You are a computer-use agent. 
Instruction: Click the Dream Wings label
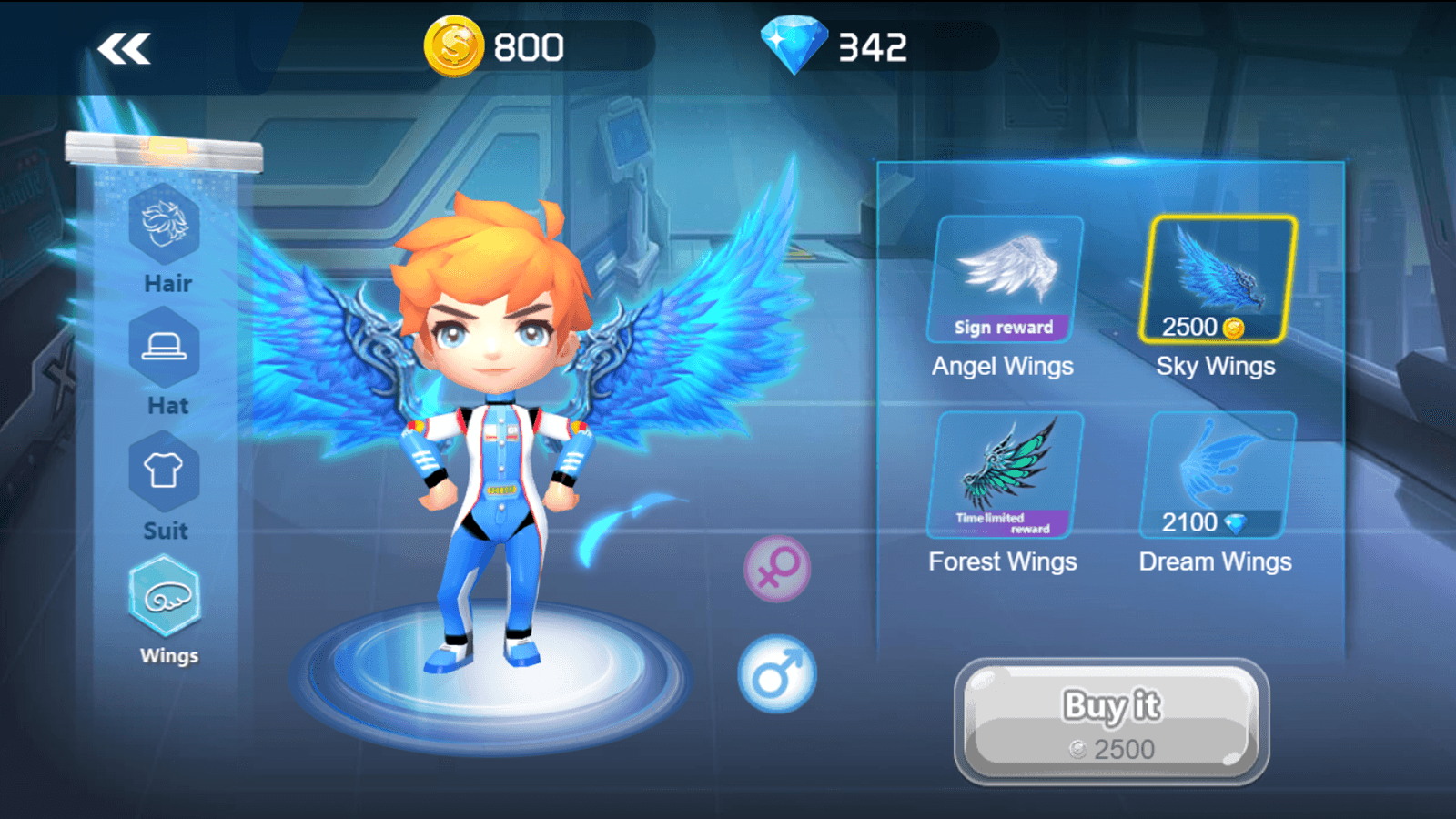1215,561
